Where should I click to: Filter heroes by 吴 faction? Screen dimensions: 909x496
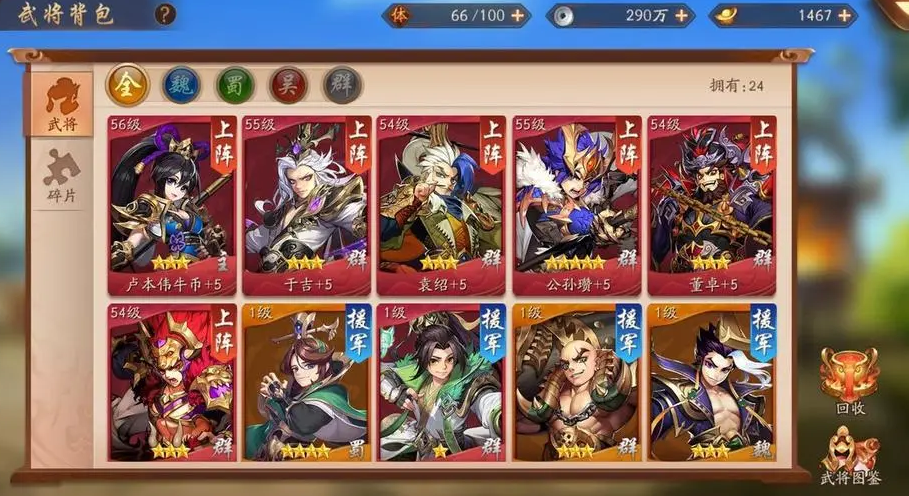(290, 85)
